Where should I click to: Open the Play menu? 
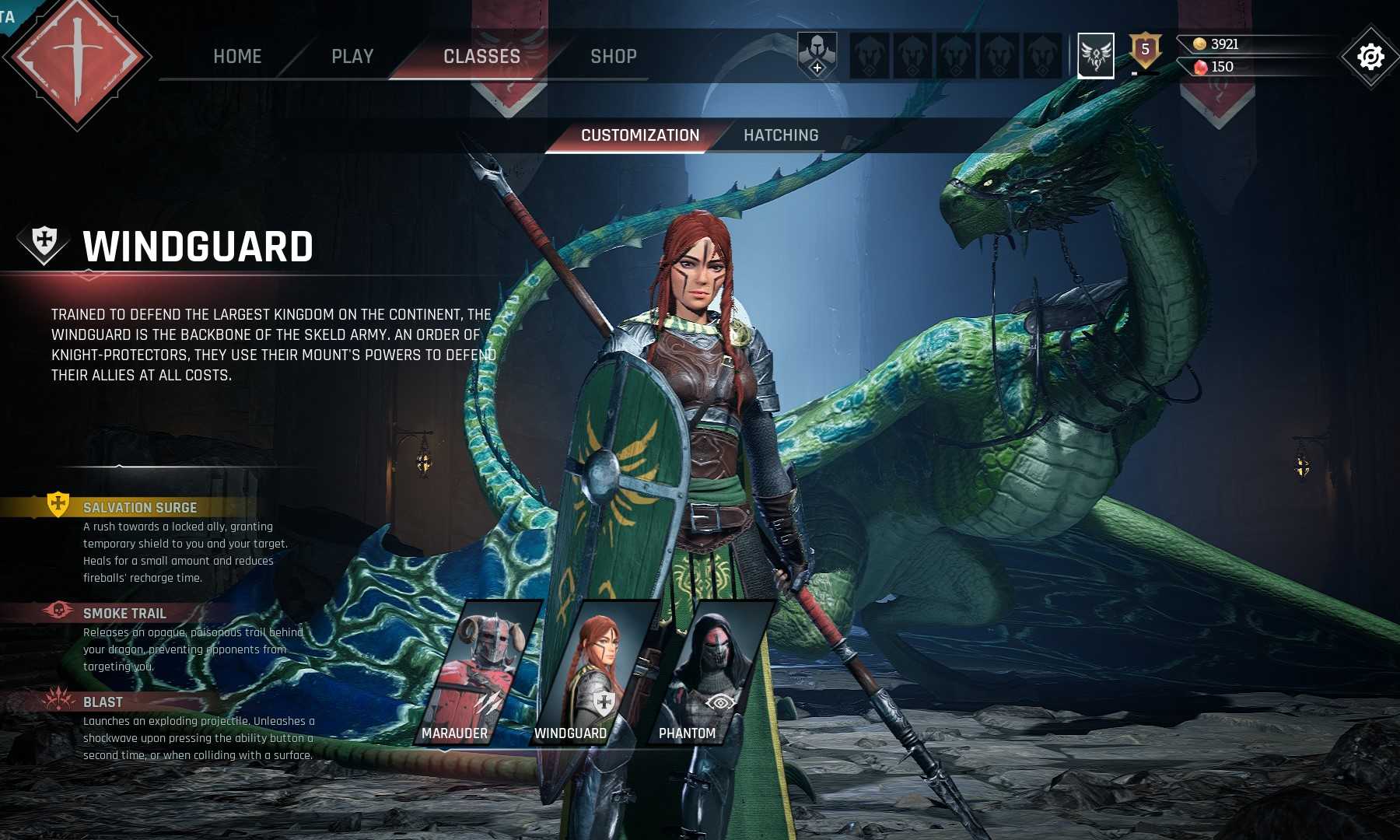[352, 56]
